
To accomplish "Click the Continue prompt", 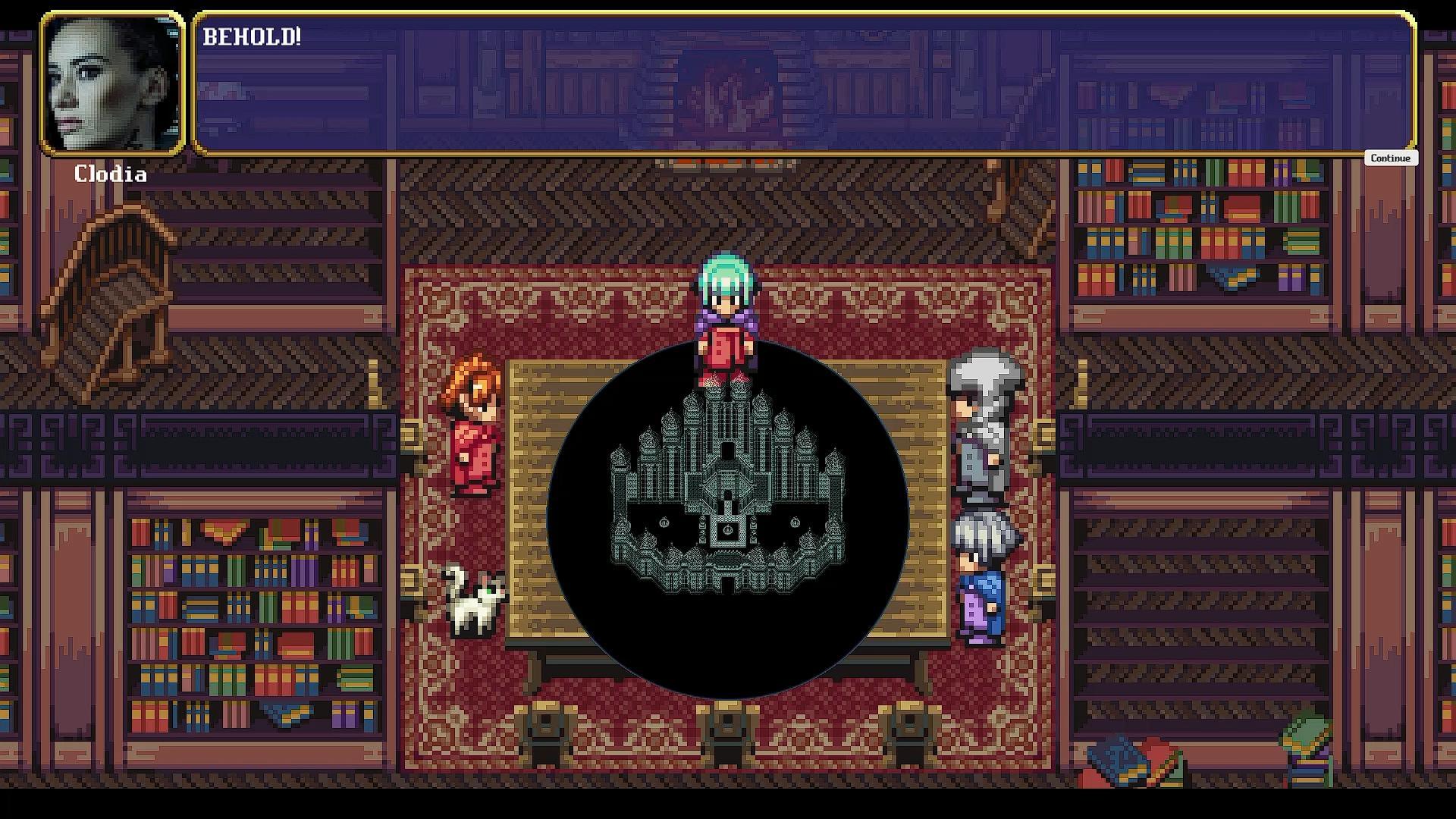I will point(1390,158).
